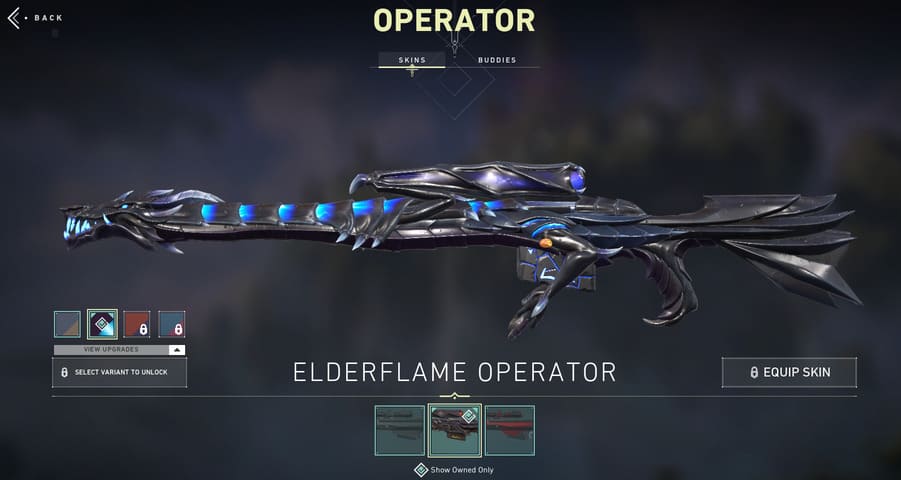Image resolution: width=901 pixels, height=480 pixels.
Task: Expand the View Upgrades bar
Action: pos(120,350)
